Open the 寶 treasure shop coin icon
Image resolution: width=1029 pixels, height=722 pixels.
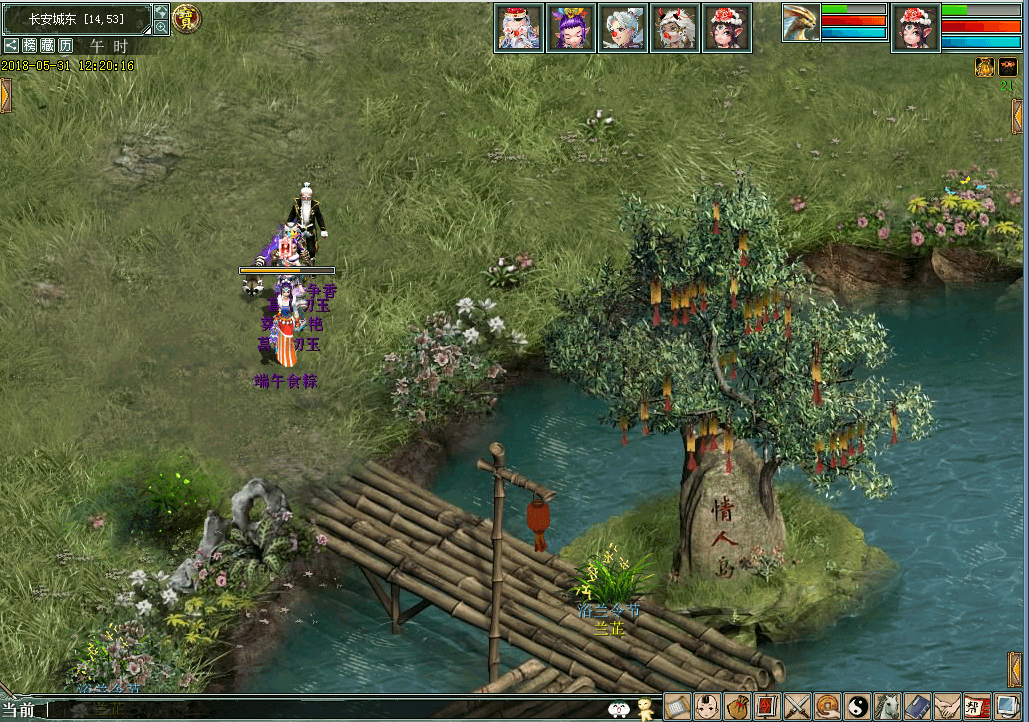coord(186,18)
